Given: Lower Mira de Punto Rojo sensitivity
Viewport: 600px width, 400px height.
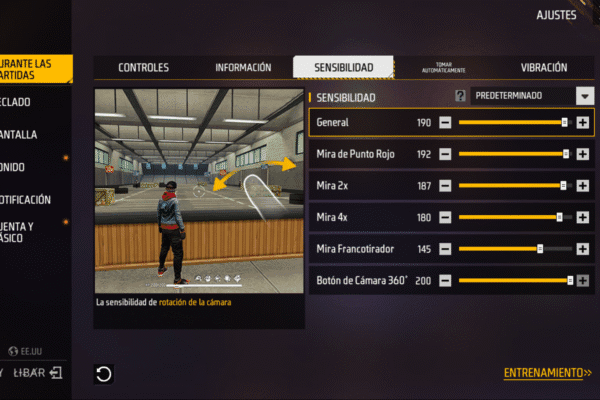Looking at the screenshot, I should tap(445, 155).
